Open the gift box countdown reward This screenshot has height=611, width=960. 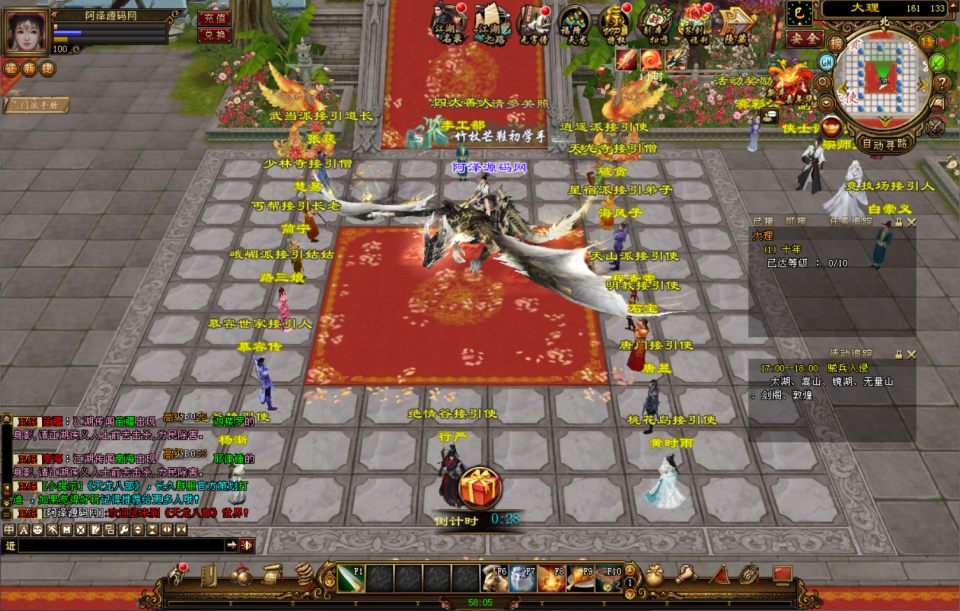(480, 487)
